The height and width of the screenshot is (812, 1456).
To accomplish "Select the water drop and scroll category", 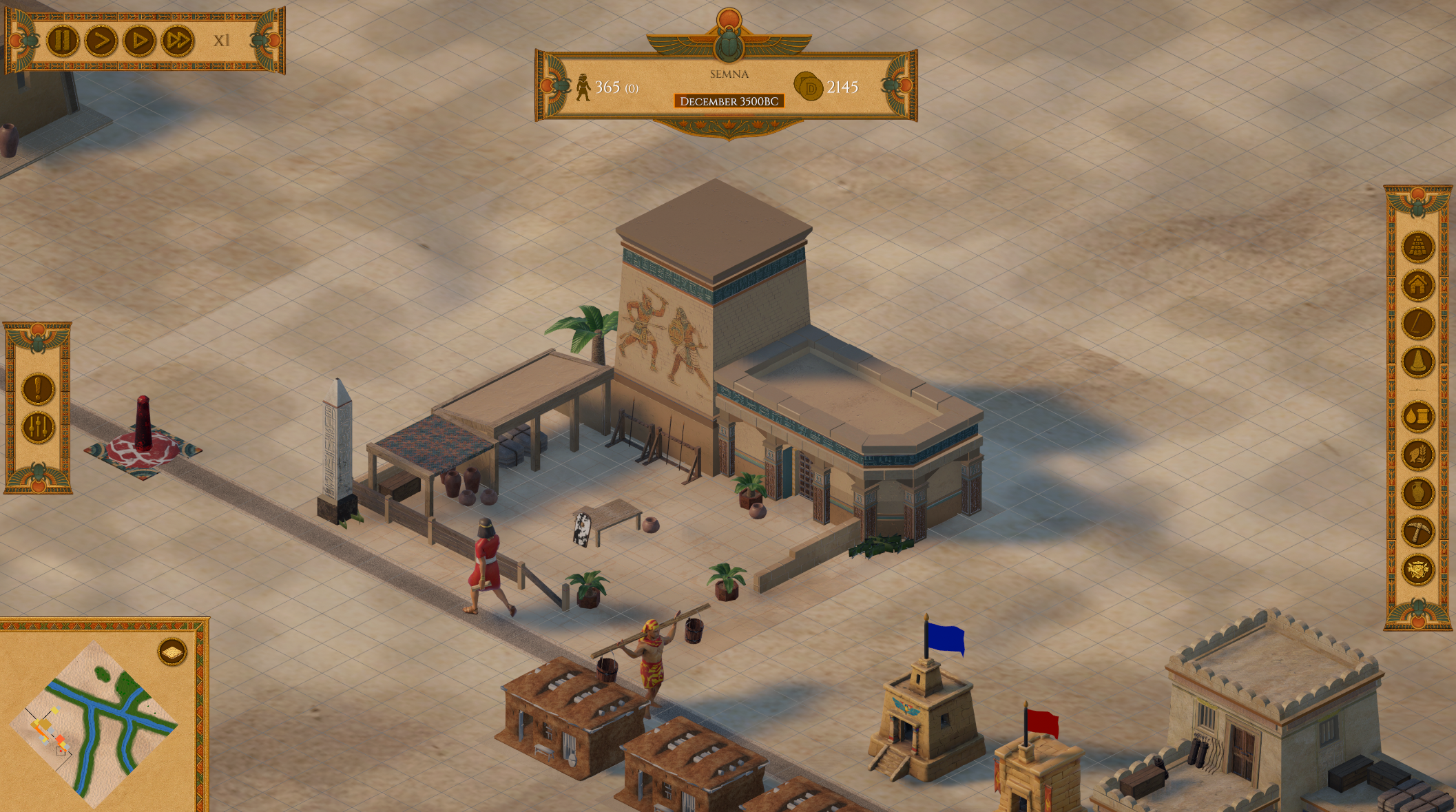I will (x=1417, y=417).
